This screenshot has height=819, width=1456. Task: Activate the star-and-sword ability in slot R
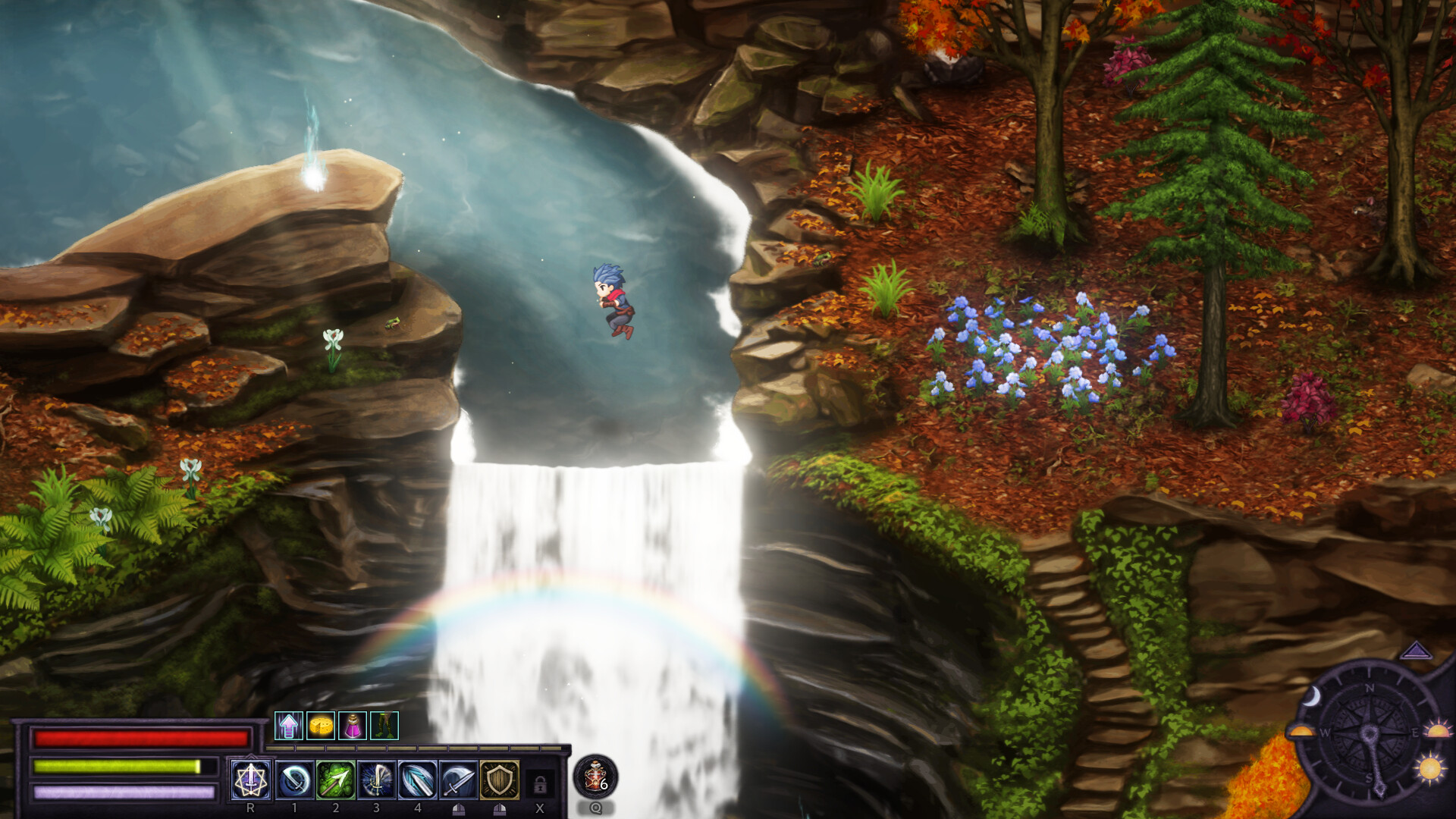(x=250, y=780)
